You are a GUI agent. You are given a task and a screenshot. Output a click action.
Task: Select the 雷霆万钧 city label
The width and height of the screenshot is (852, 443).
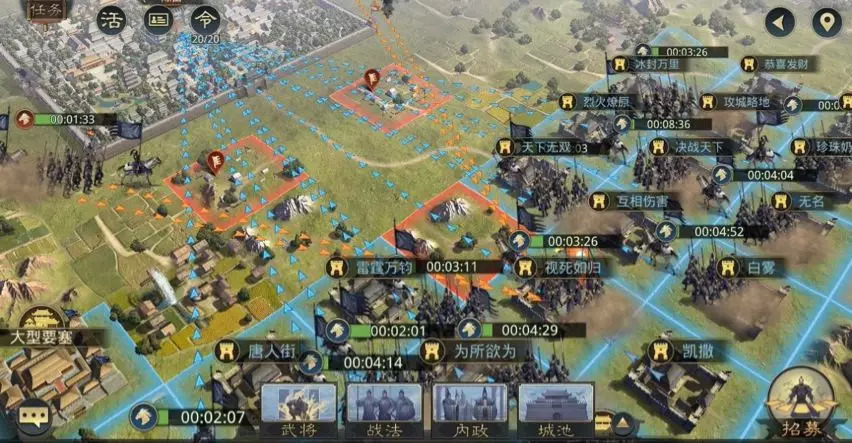point(372,267)
